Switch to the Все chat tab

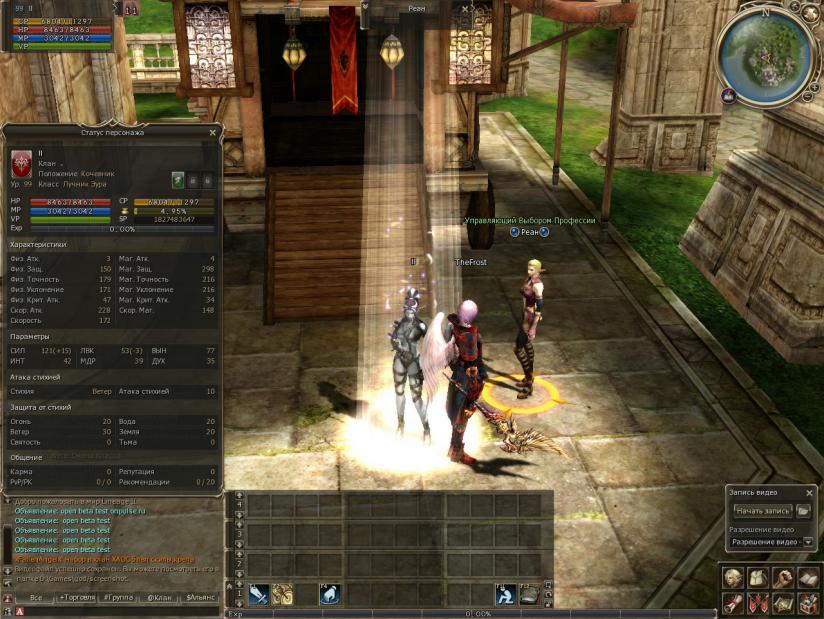36,597
